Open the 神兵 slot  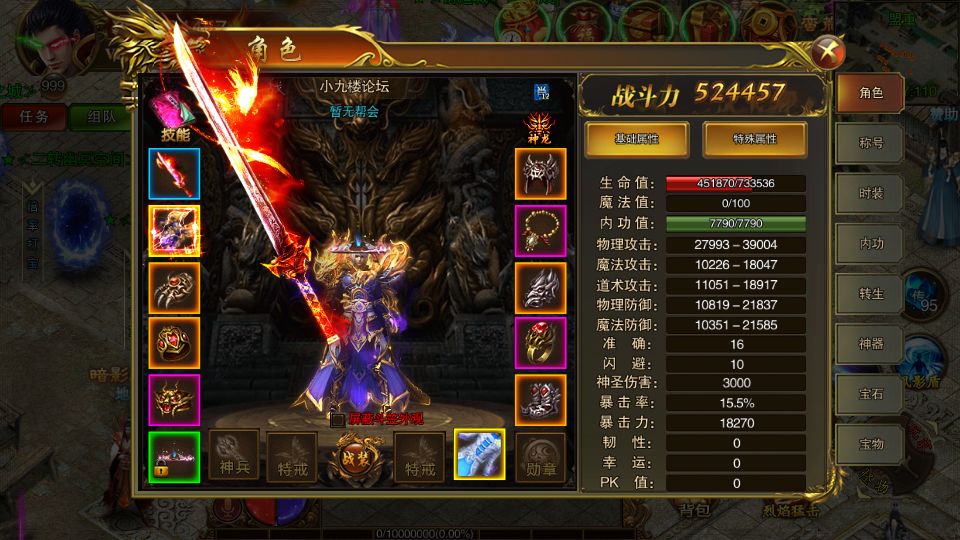point(234,455)
